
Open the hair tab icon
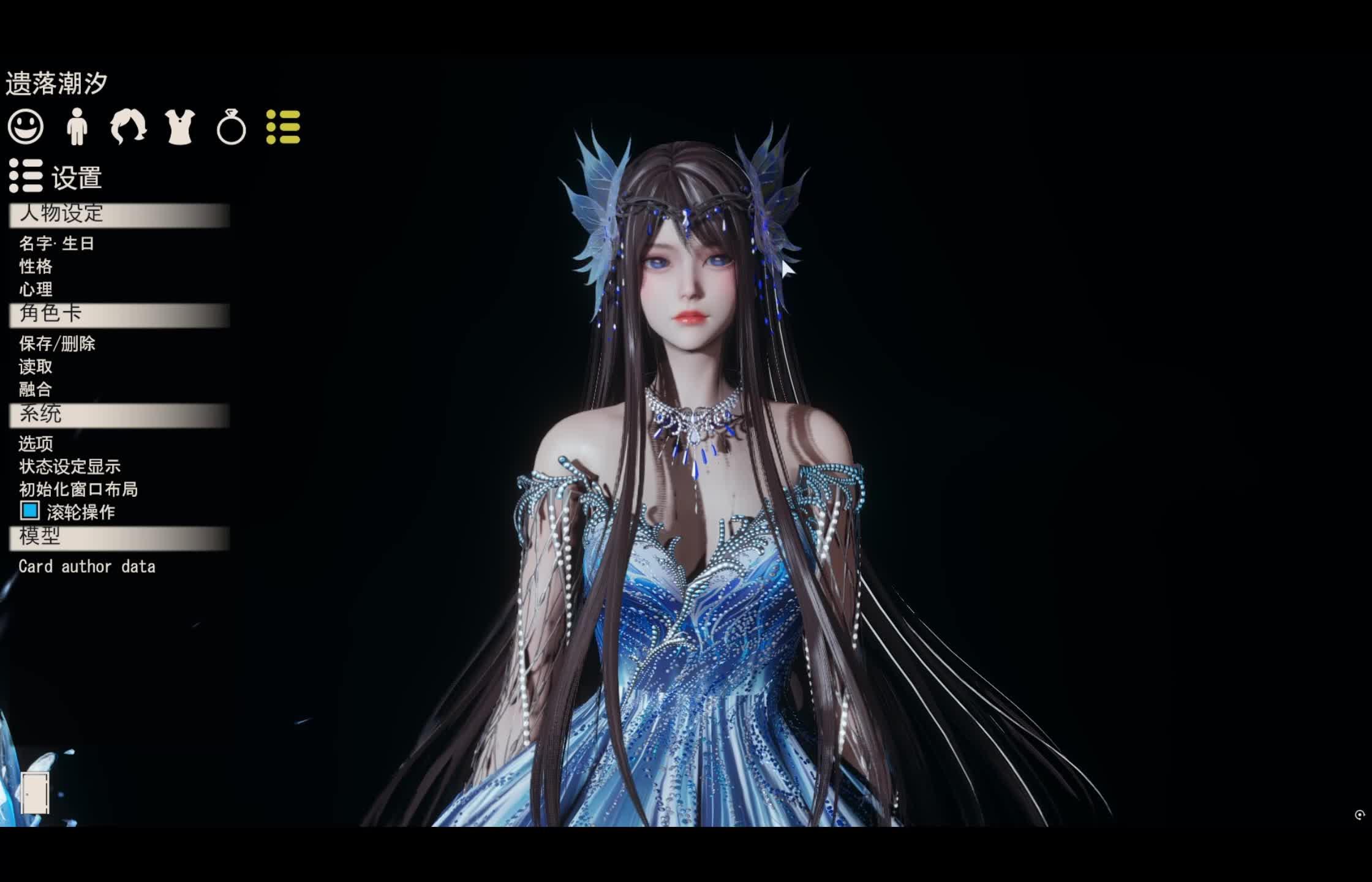click(x=128, y=127)
